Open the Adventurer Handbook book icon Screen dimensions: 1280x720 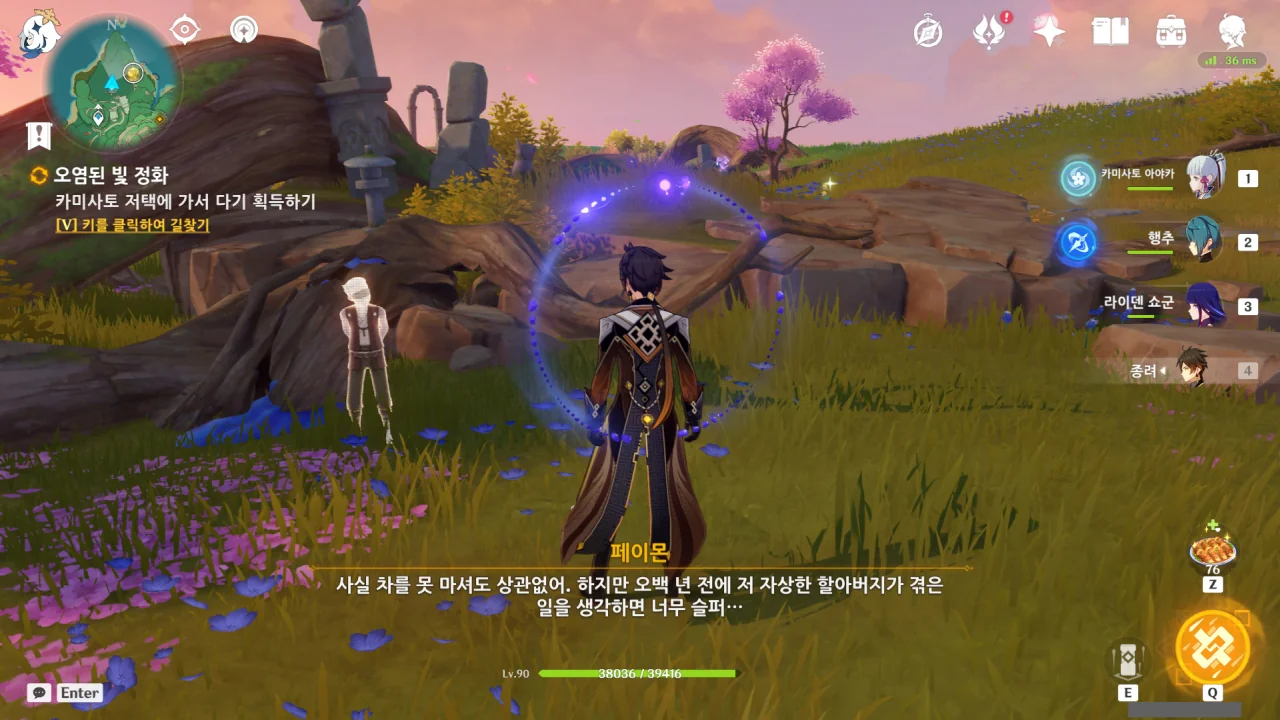pyautogui.click(x=1110, y=32)
